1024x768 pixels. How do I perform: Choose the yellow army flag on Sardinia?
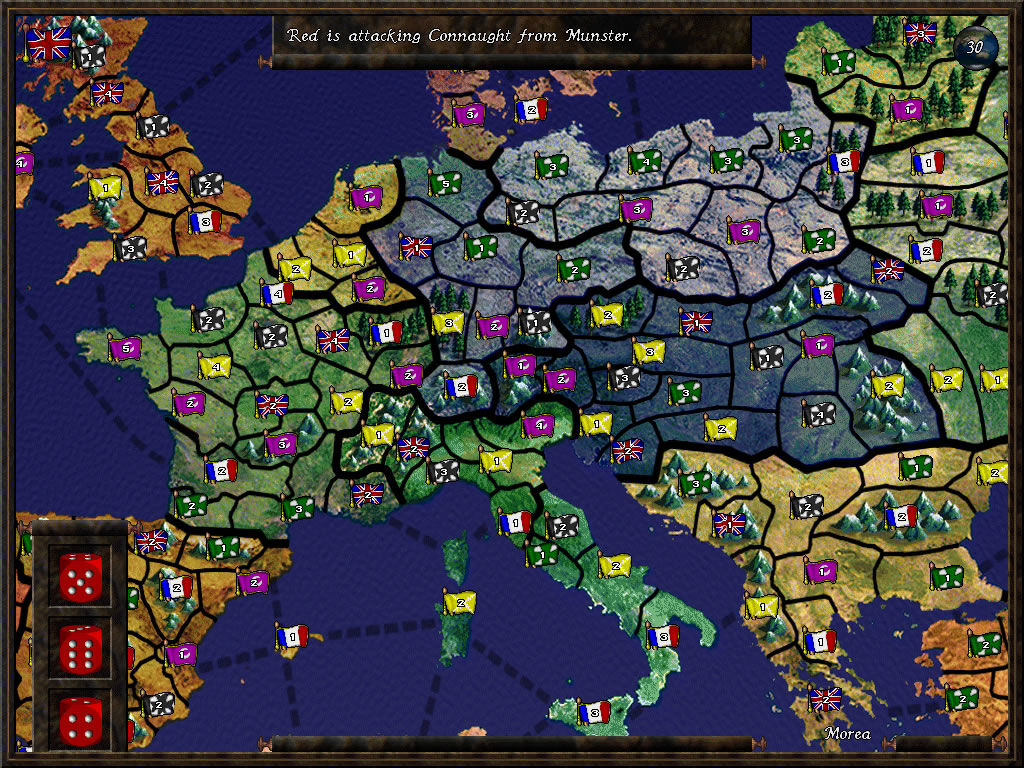(459, 602)
